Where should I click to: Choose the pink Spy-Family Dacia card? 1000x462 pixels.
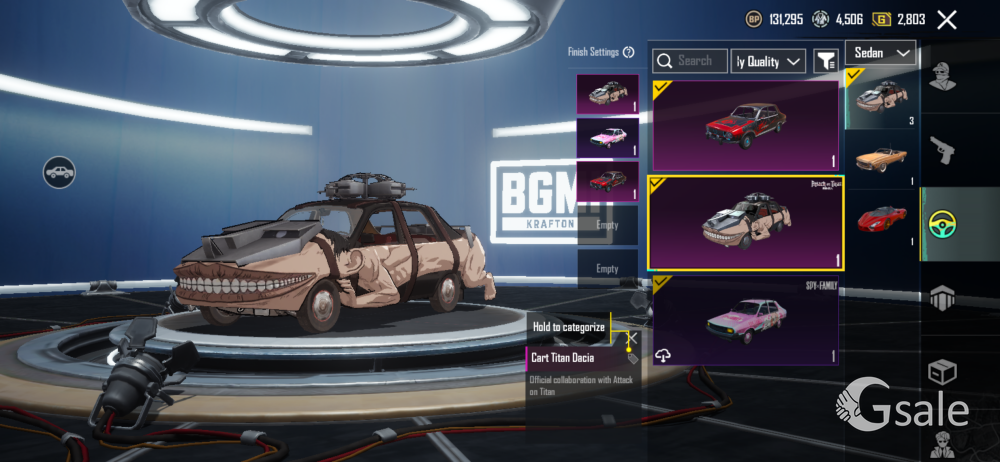click(x=744, y=321)
